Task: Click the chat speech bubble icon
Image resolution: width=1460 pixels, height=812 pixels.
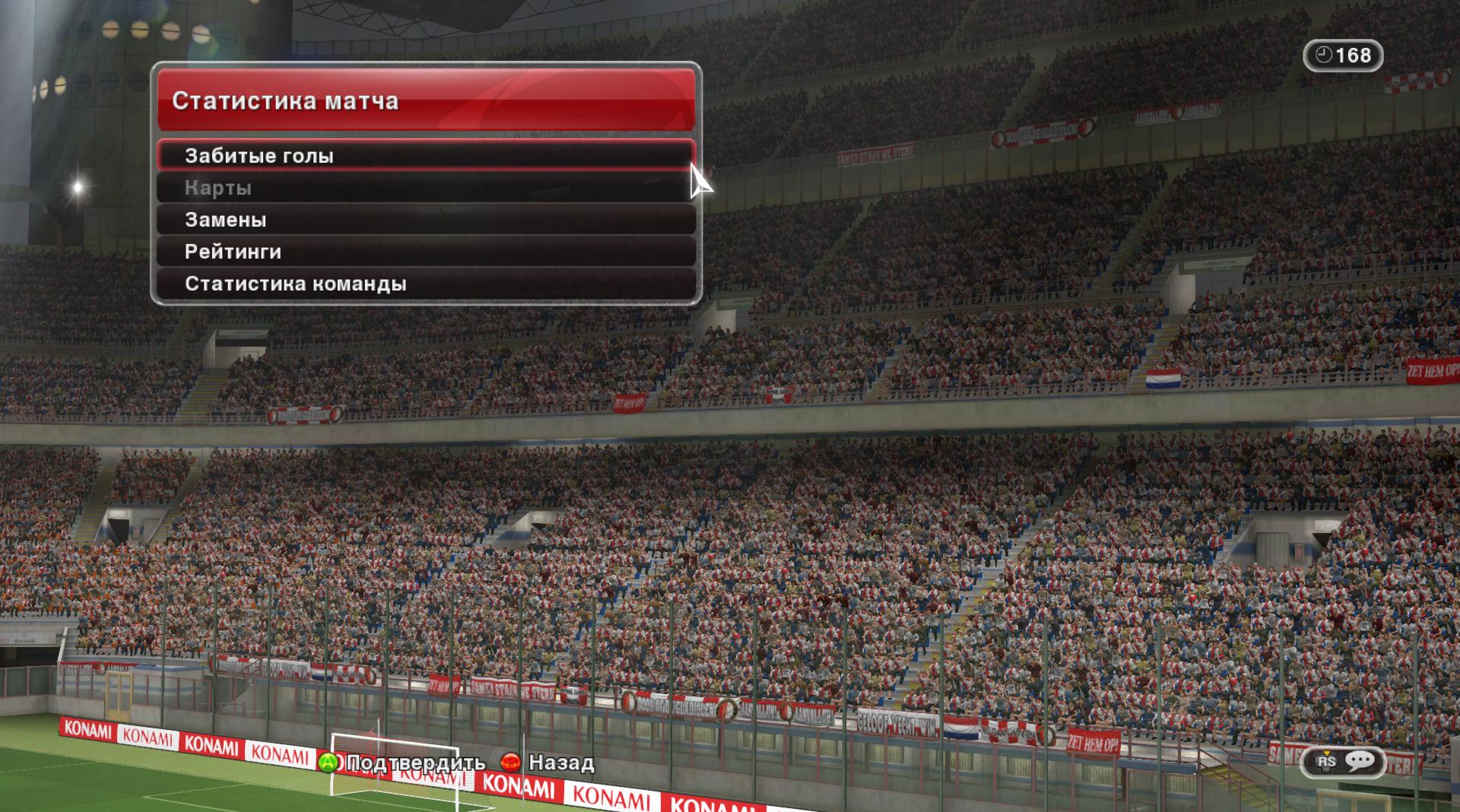Action: click(x=1360, y=761)
